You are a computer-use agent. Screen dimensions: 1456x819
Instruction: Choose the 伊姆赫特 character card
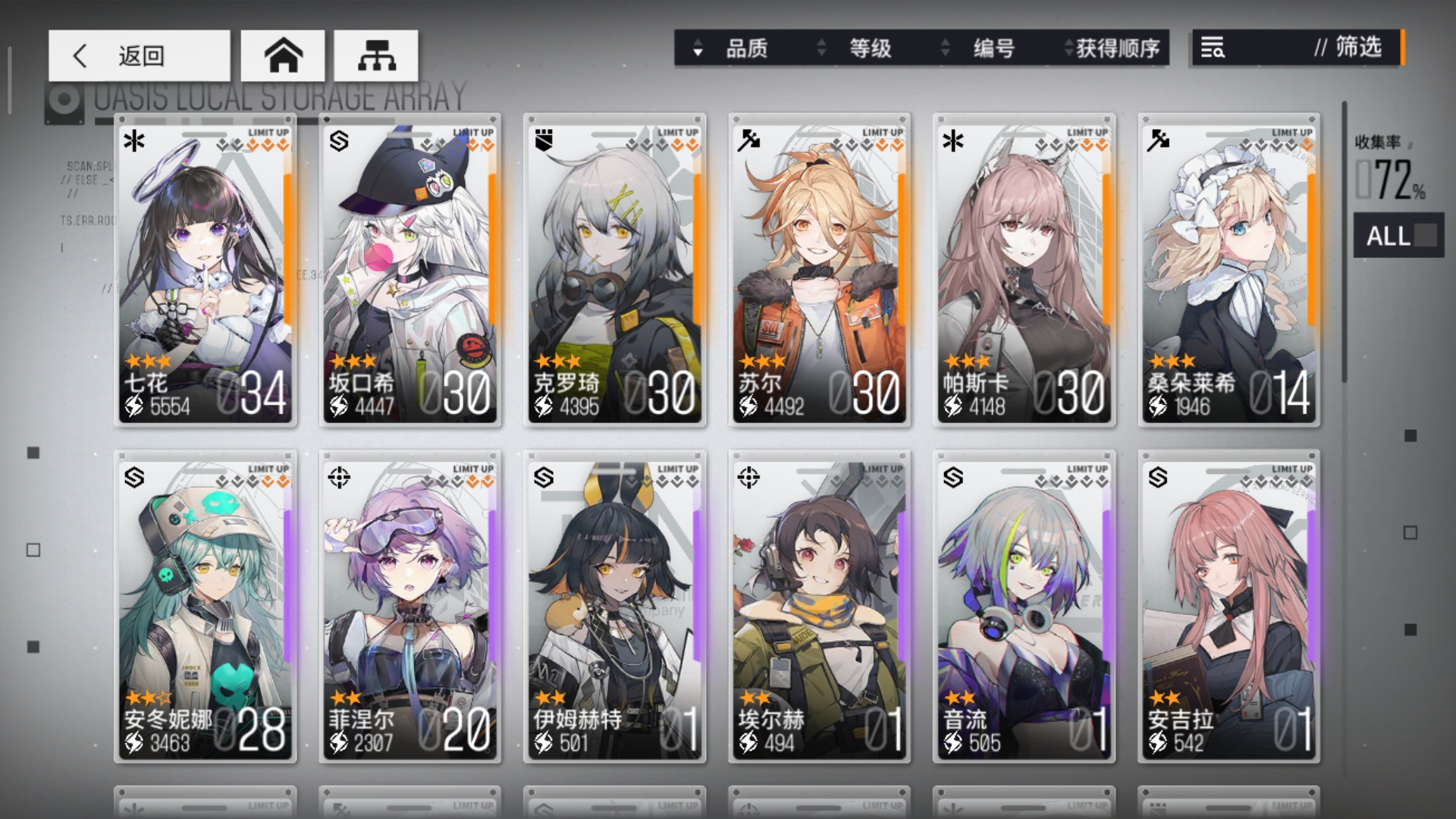(x=615, y=606)
